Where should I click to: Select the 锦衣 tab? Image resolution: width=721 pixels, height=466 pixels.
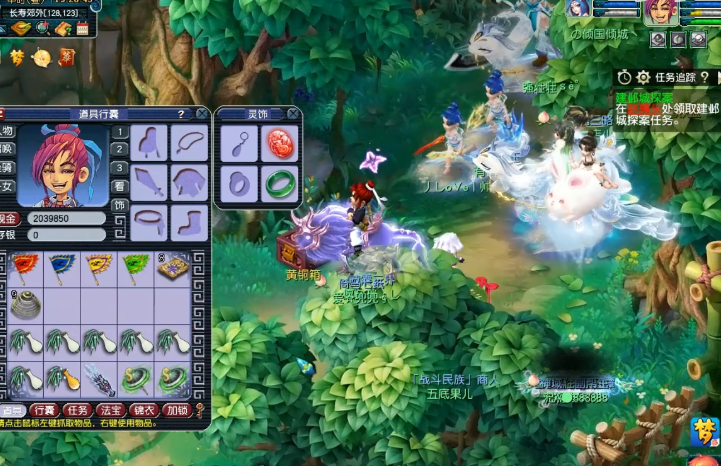[x=144, y=410]
